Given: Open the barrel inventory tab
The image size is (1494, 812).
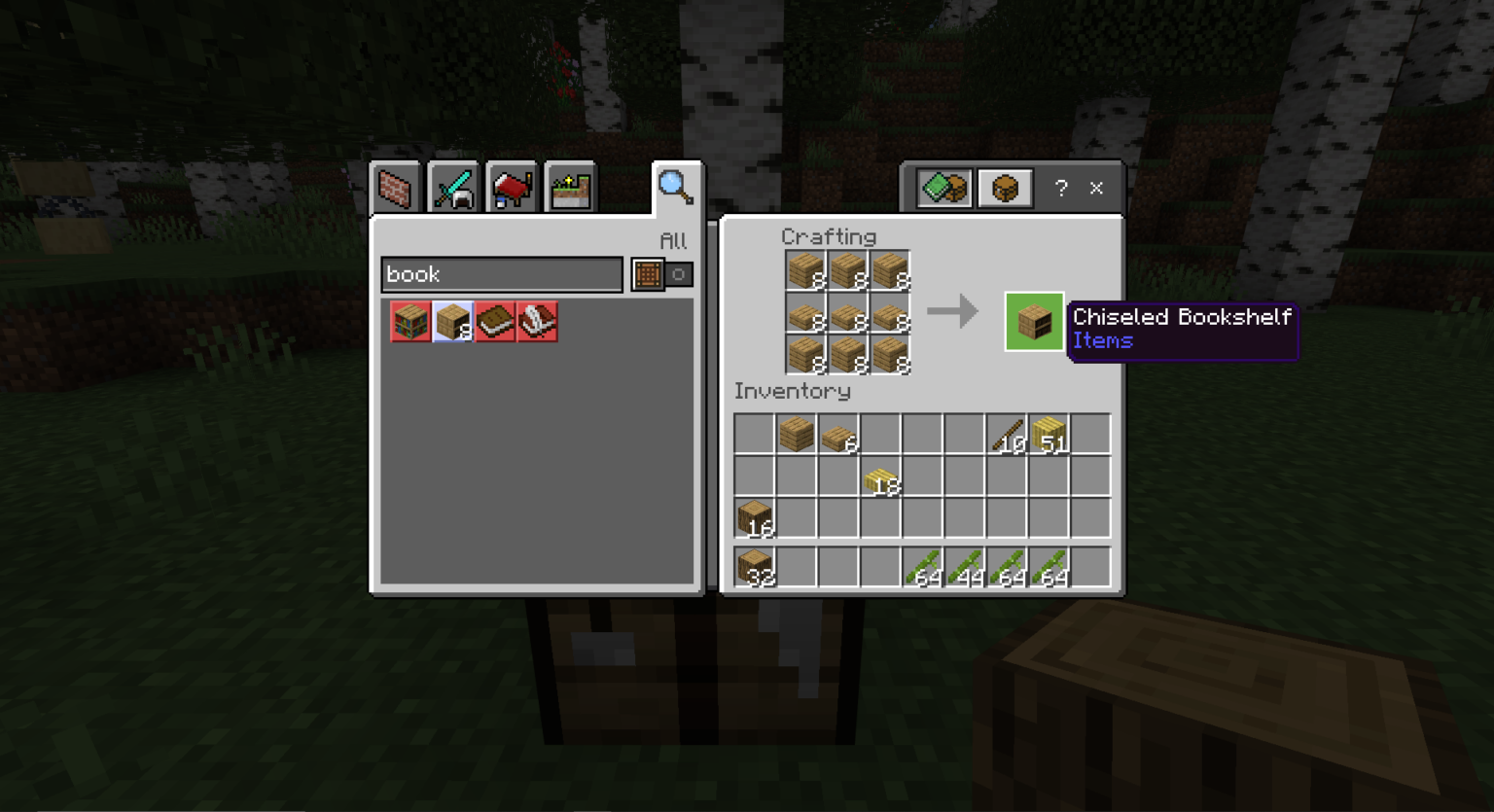Looking at the screenshot, I should [x=1004, y=187].
